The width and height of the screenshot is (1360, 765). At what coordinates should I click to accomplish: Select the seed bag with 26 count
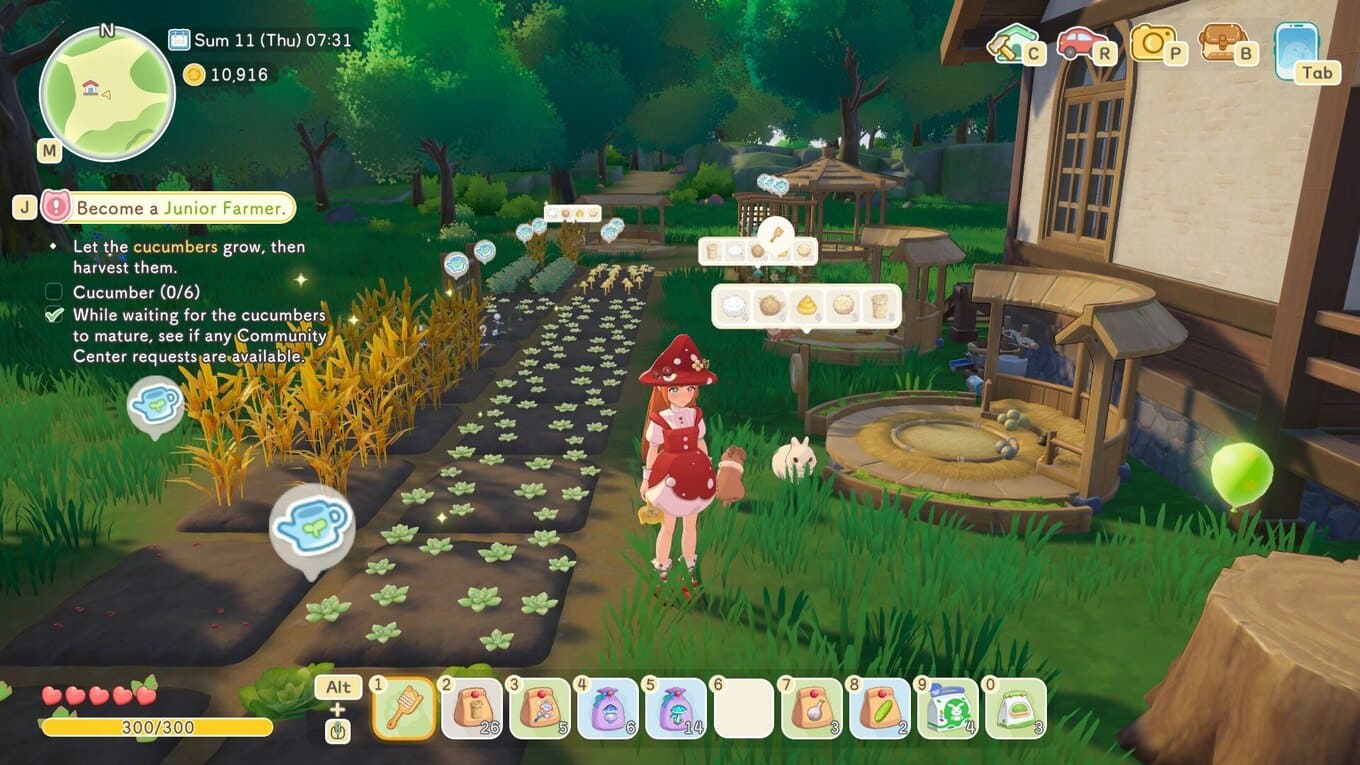pos(472,708)
